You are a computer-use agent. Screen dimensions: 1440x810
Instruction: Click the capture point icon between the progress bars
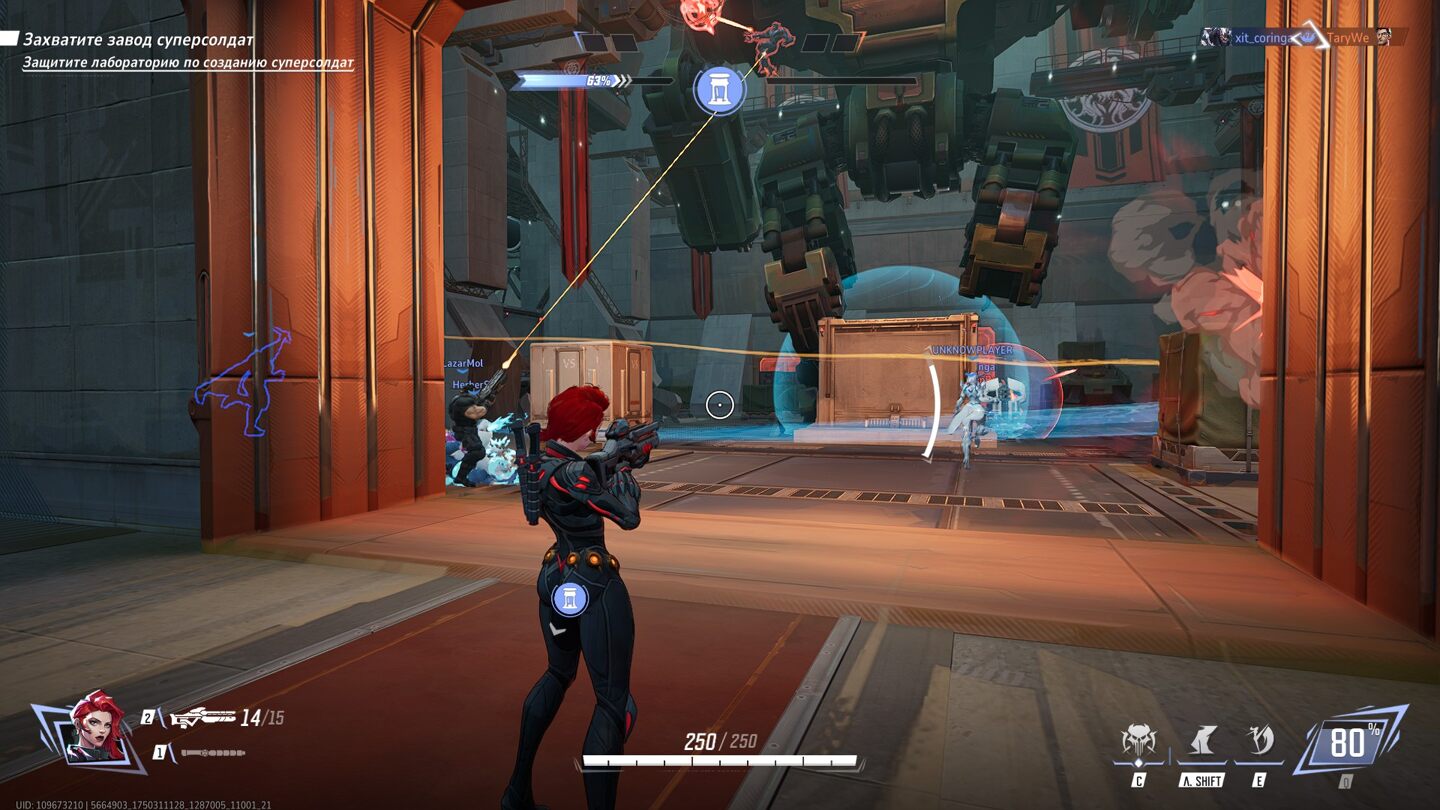coord(719,89)
